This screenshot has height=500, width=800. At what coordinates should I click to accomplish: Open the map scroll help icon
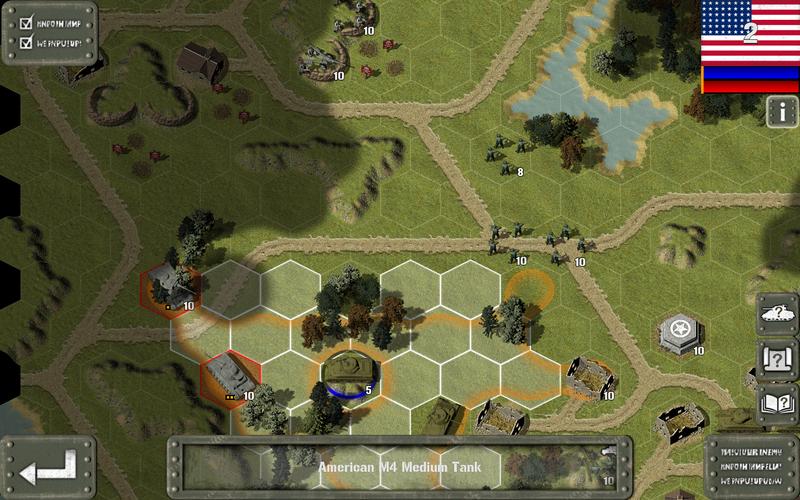pyautogui.click(x=776, y=358)
